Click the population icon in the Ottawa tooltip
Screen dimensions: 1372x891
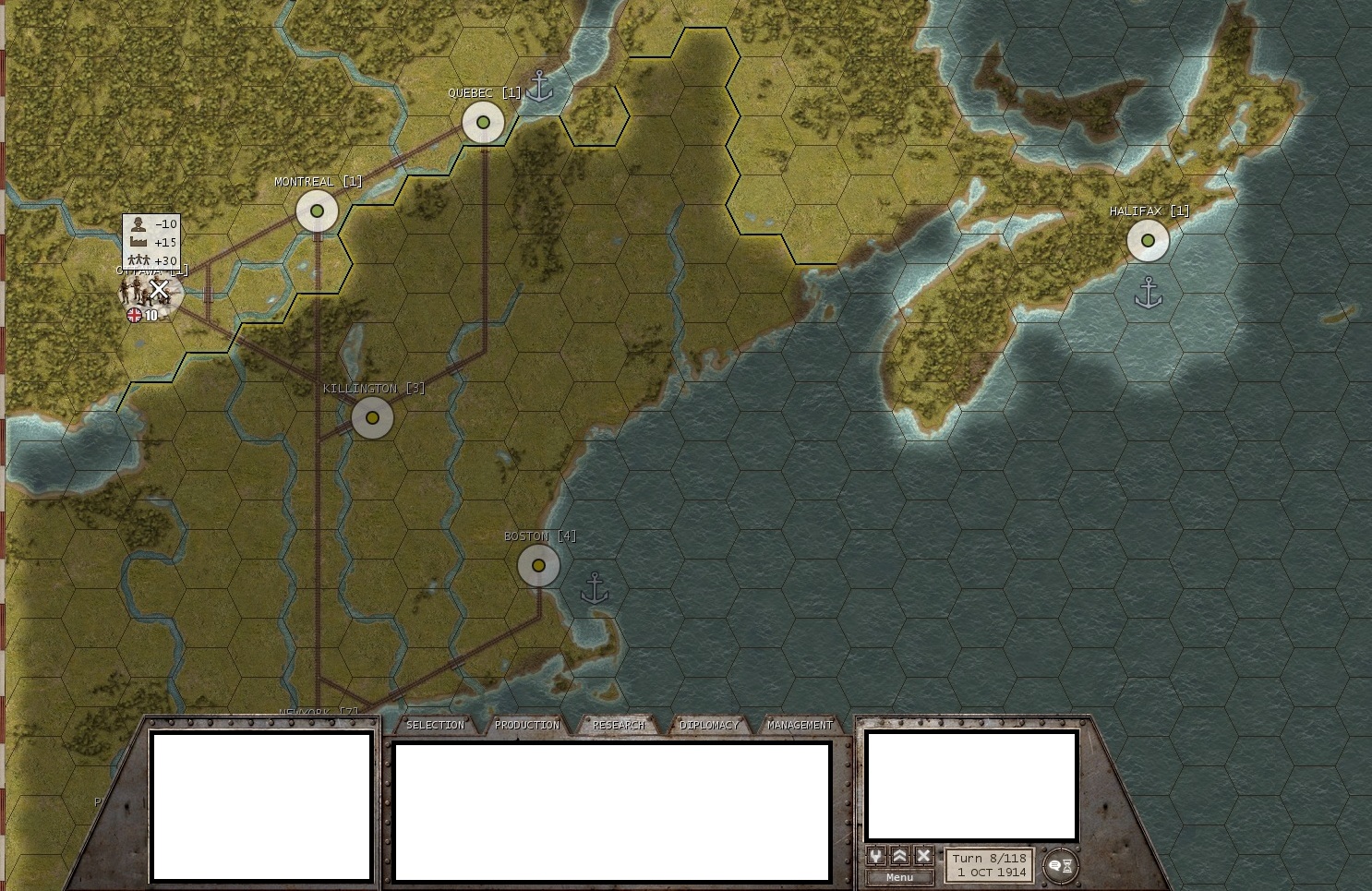[x=139, y=259]
